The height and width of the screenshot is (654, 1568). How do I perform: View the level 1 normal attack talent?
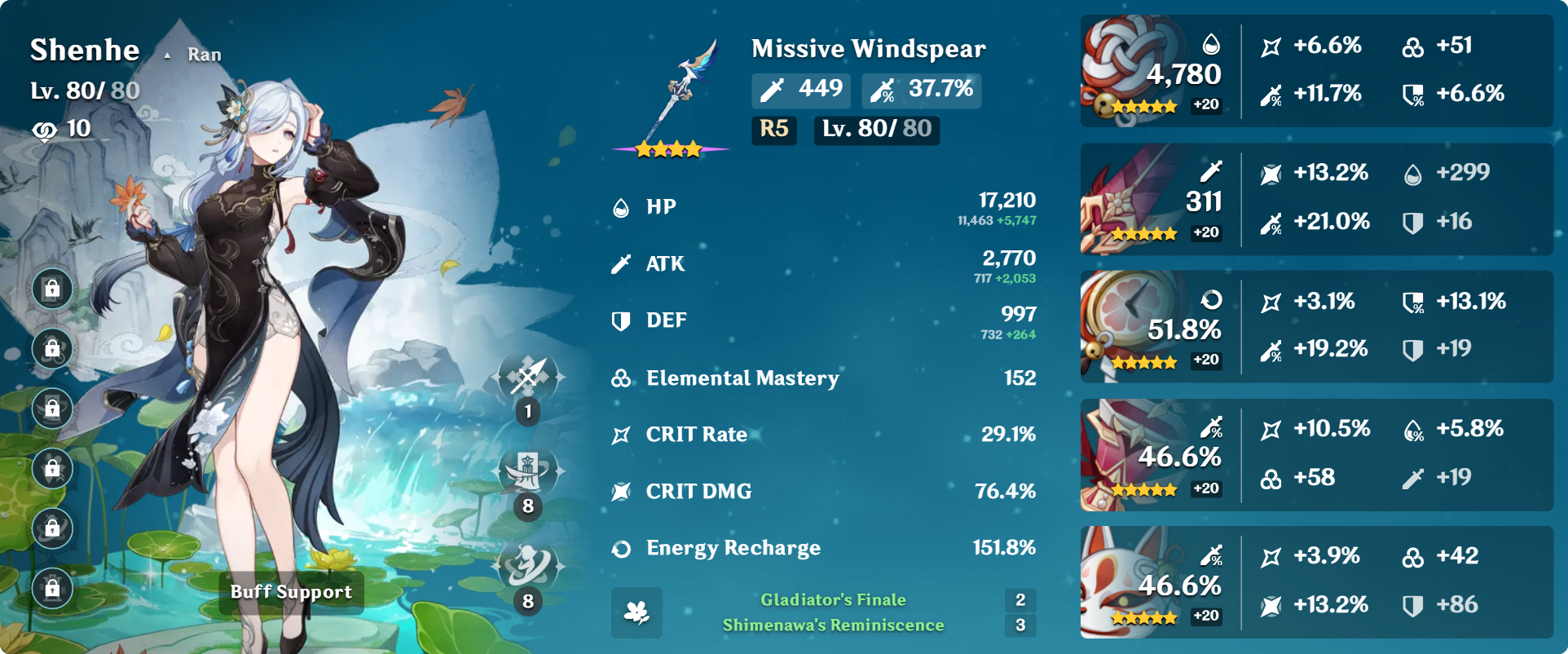point(528,377)
